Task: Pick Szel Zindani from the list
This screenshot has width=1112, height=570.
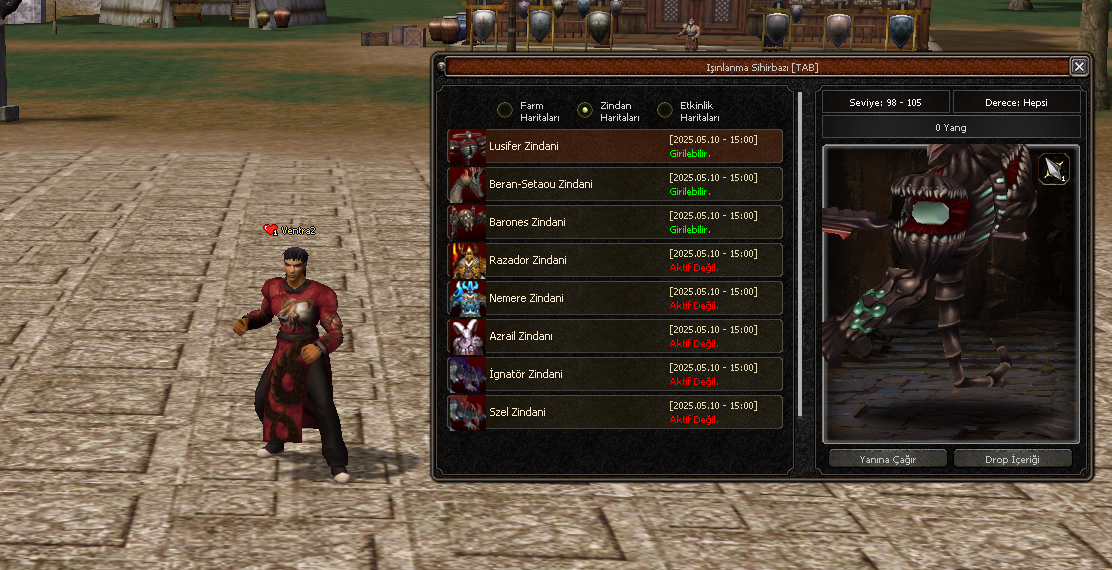Action: [615, 412]
